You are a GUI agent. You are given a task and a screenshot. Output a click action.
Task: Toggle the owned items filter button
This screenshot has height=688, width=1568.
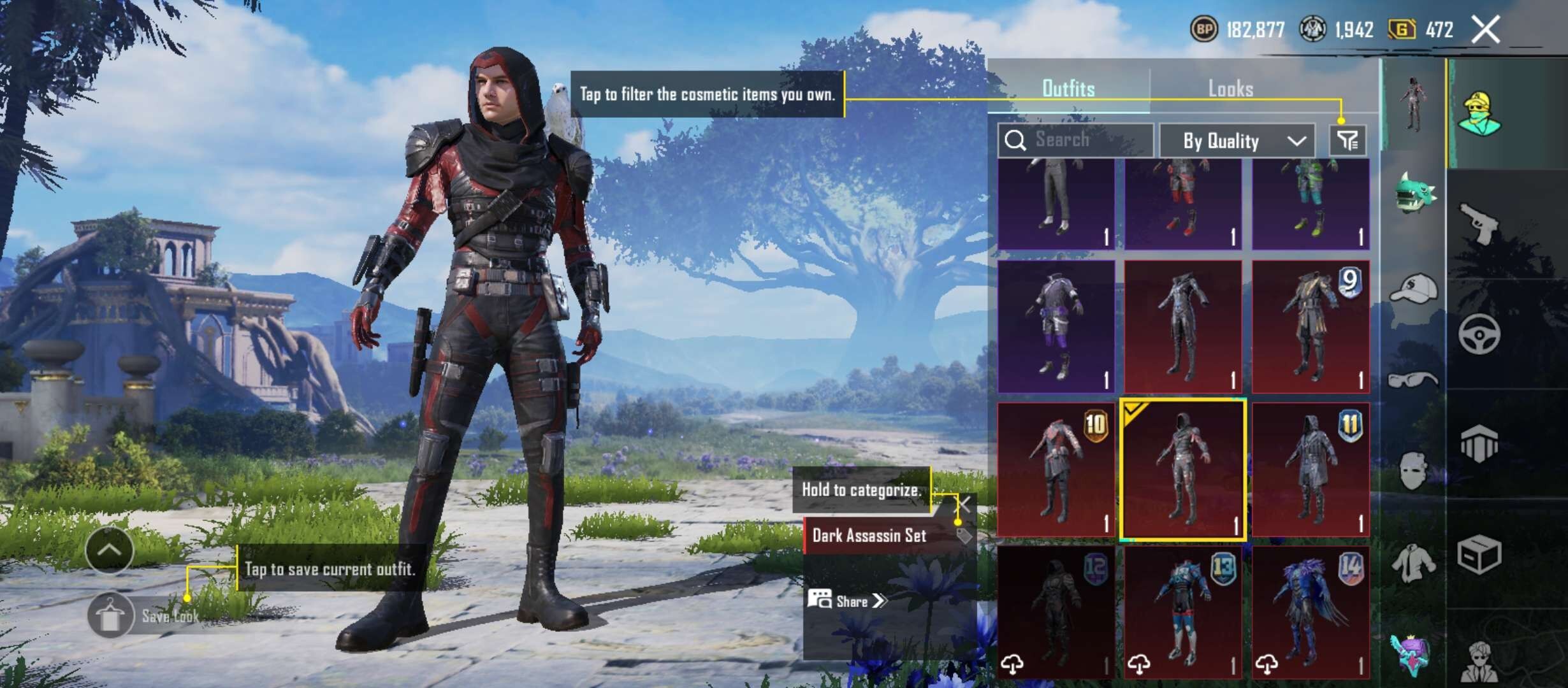click(x=1347, y=140)
